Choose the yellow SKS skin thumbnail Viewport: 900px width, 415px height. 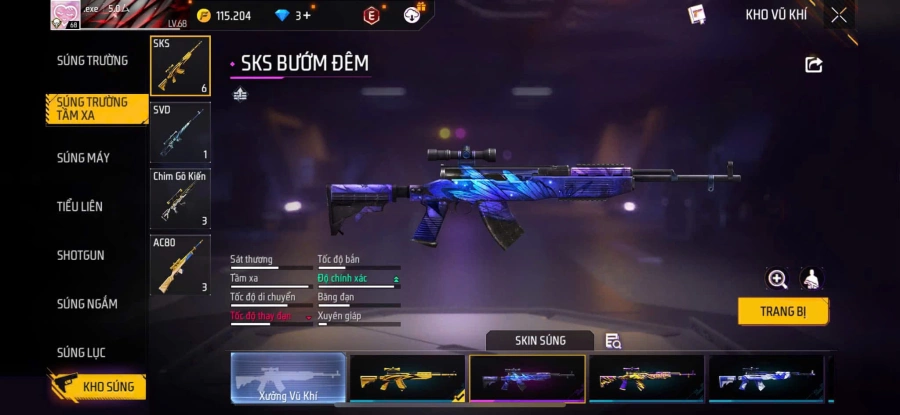tap(407, 379)
